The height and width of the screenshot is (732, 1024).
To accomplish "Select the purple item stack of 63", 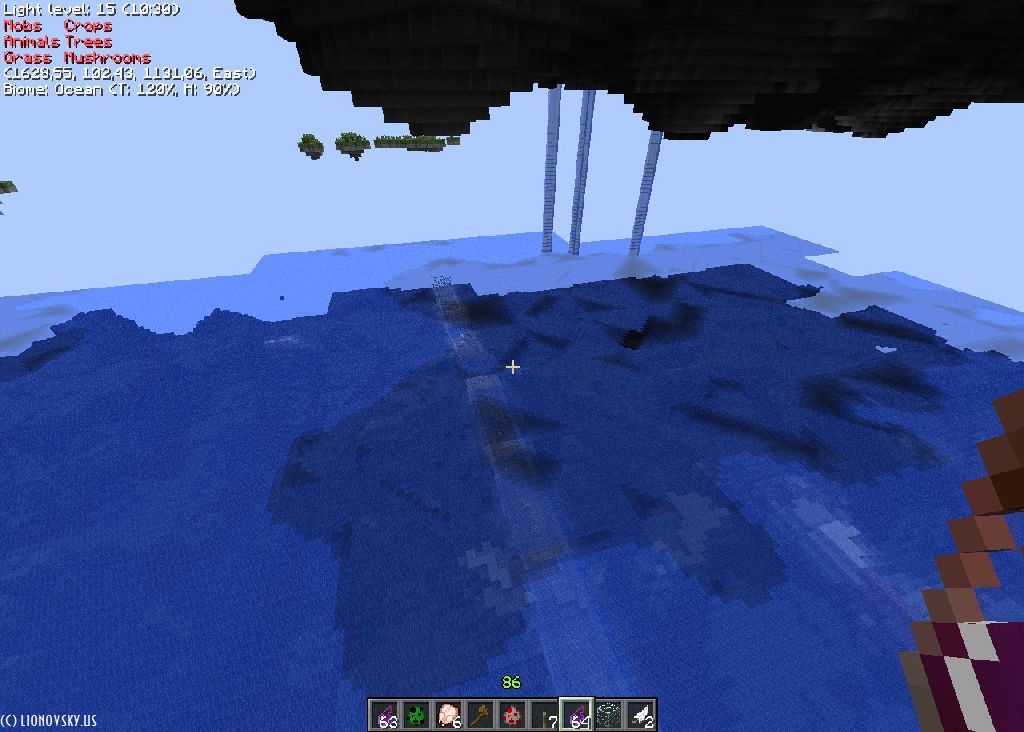I will pyautogui.click(x=385, y=715).
